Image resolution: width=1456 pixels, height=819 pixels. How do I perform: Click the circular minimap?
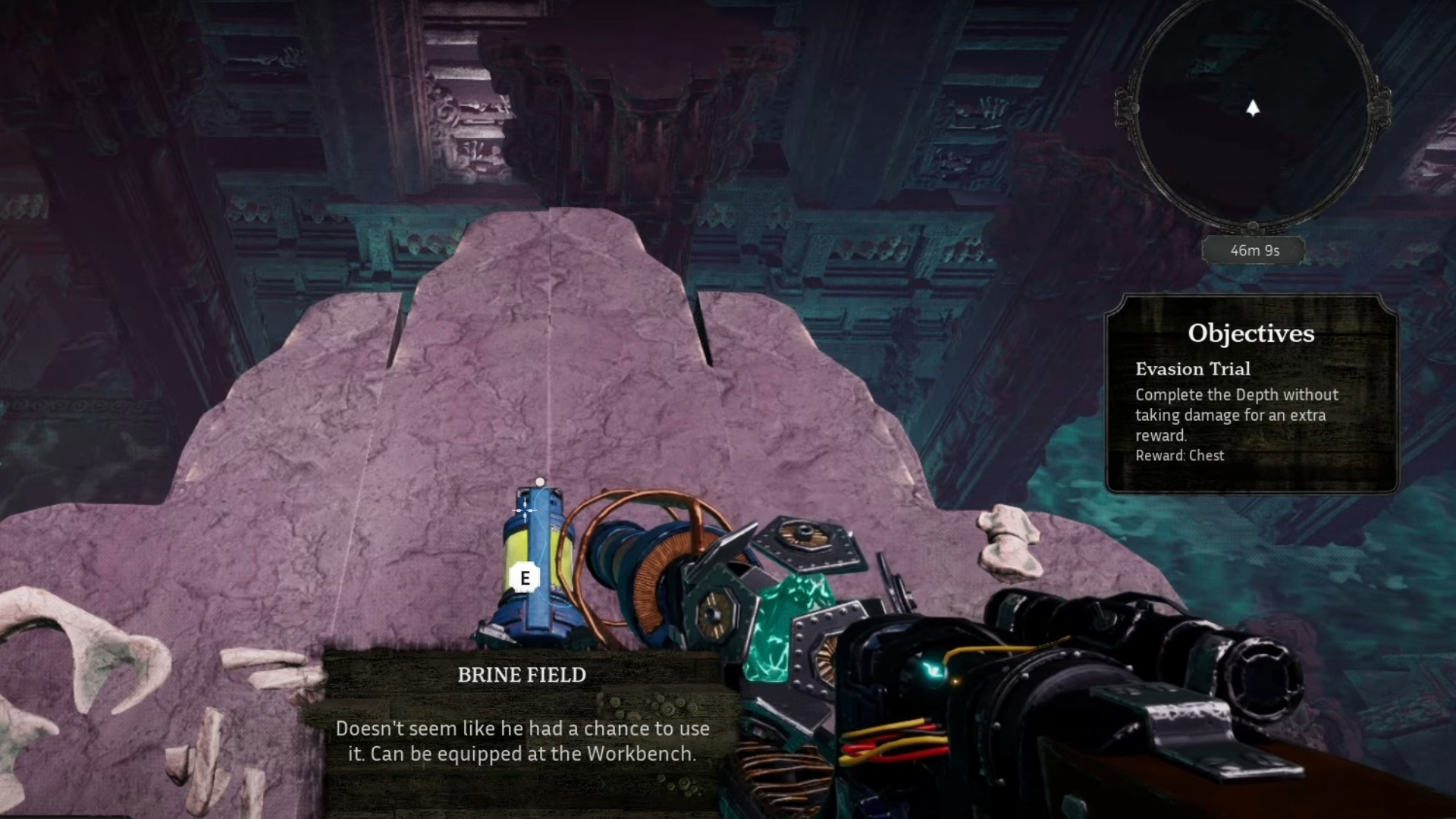tap(1253, 114)
